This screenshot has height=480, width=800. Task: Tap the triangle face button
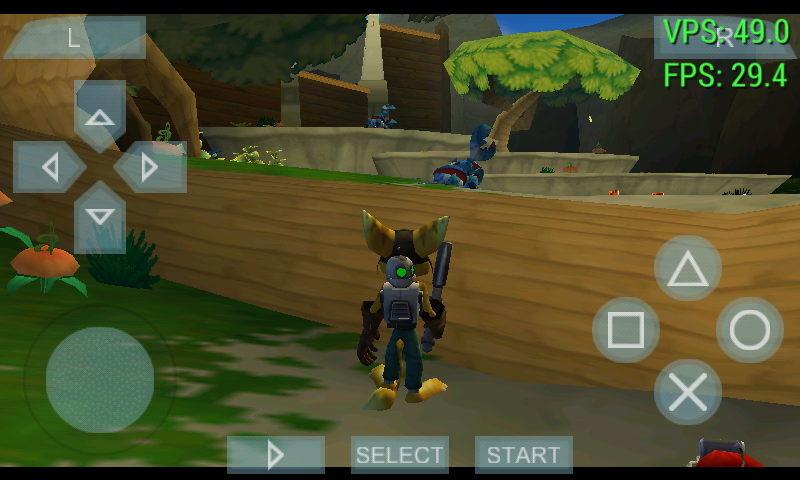click(688, 269)
